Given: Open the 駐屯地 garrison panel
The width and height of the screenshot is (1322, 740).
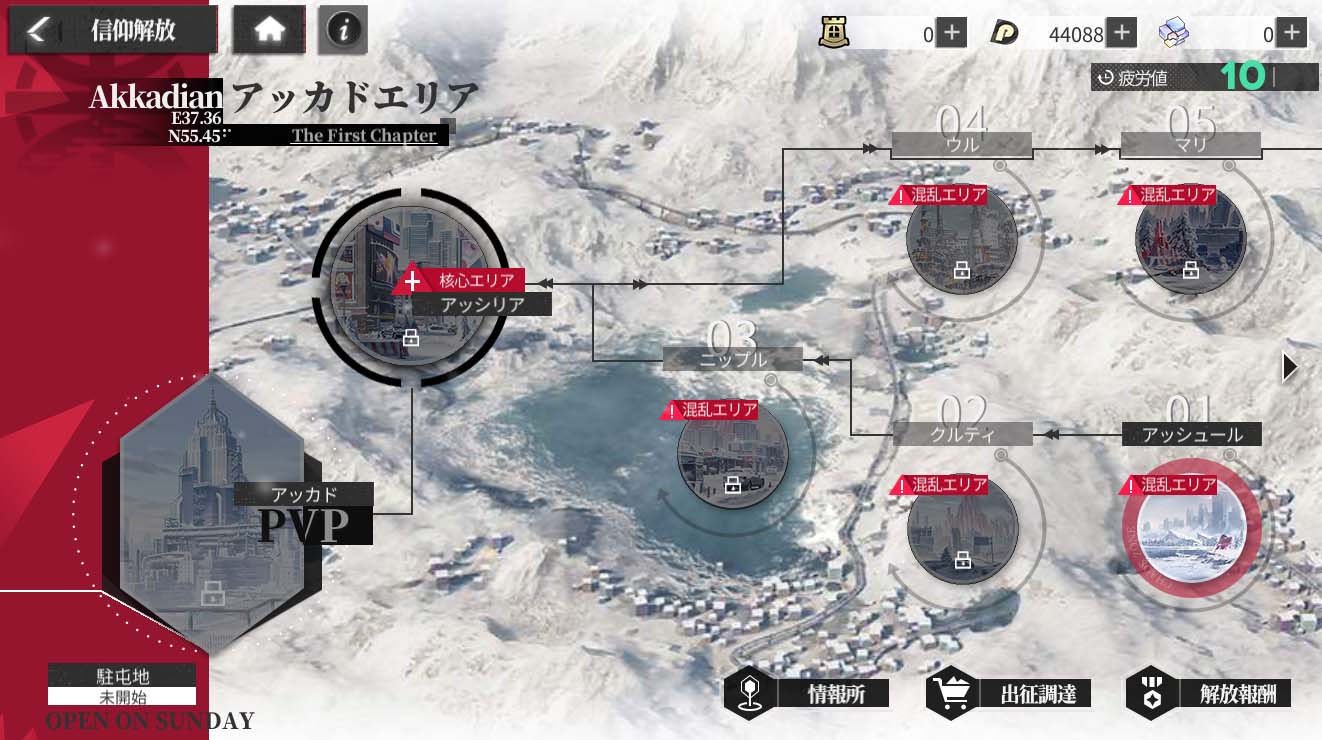Looking at the screenshot, I should pyautogui.click(x=122, y=686).
